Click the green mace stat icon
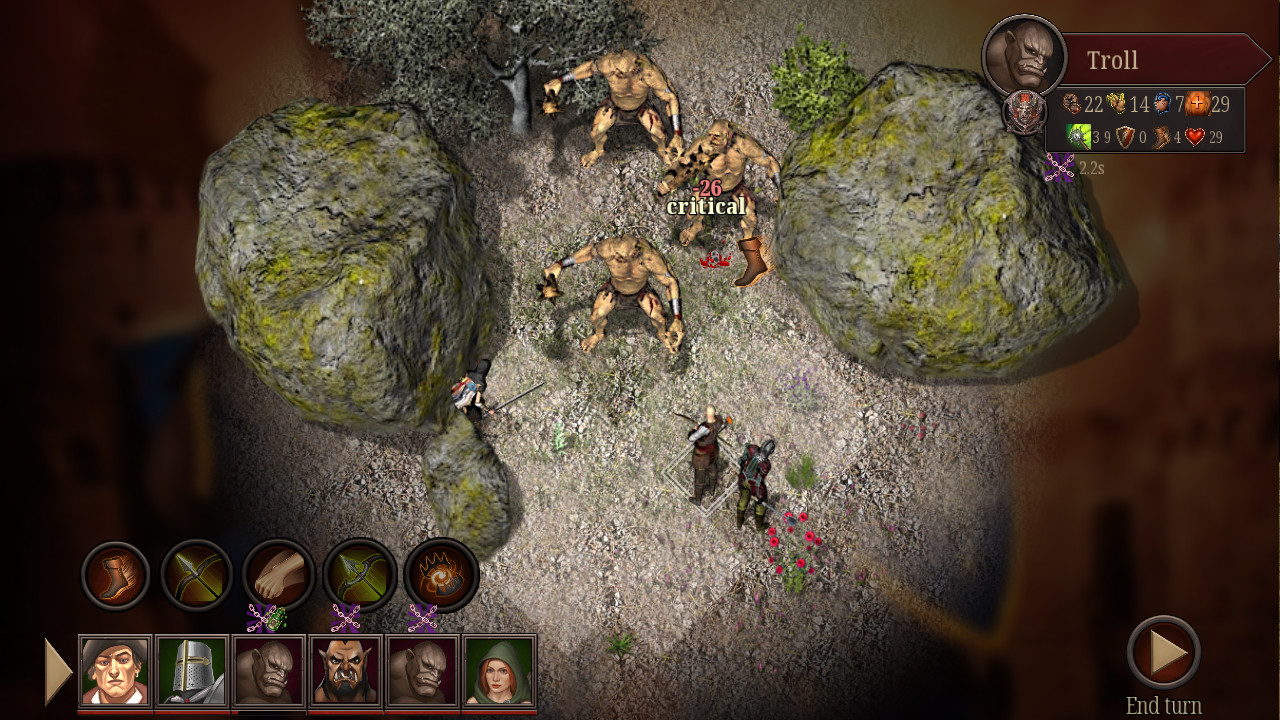Image resolution: width=1280 pixels, height=720 pixels. (x=1079, y=138)
